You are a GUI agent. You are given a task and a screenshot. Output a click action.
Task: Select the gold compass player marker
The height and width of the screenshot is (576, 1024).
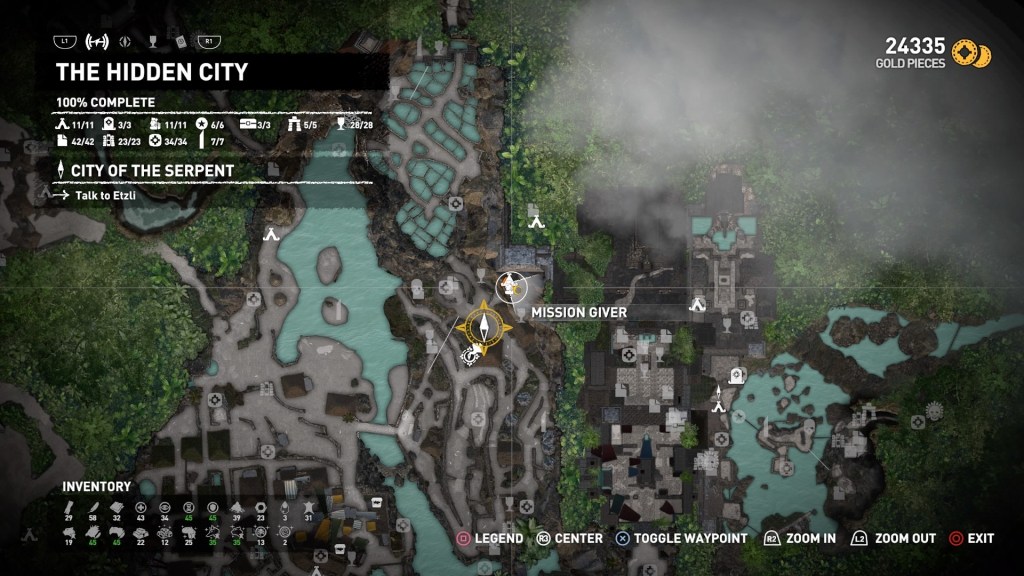click(x=484, y=324)
